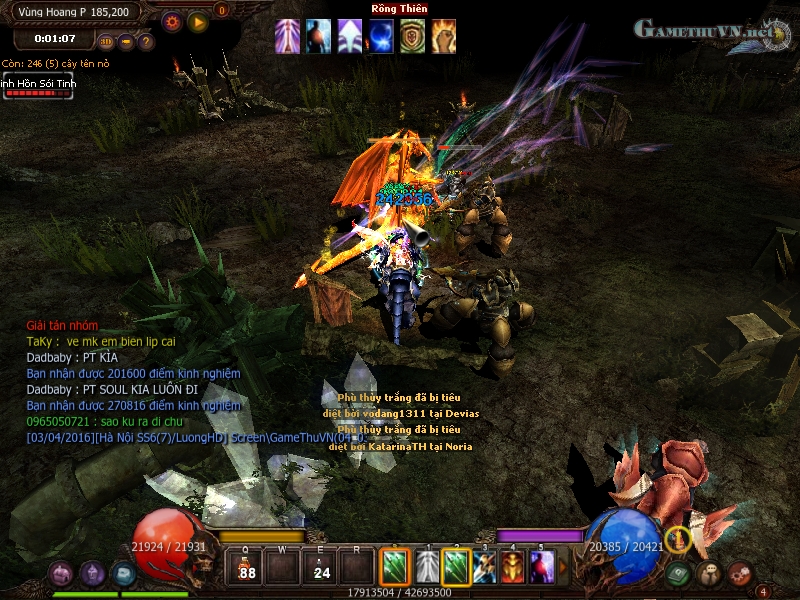Use the orange-red skill in slot 4
Viewport: 800px width, 600px height.
[512, 568]
